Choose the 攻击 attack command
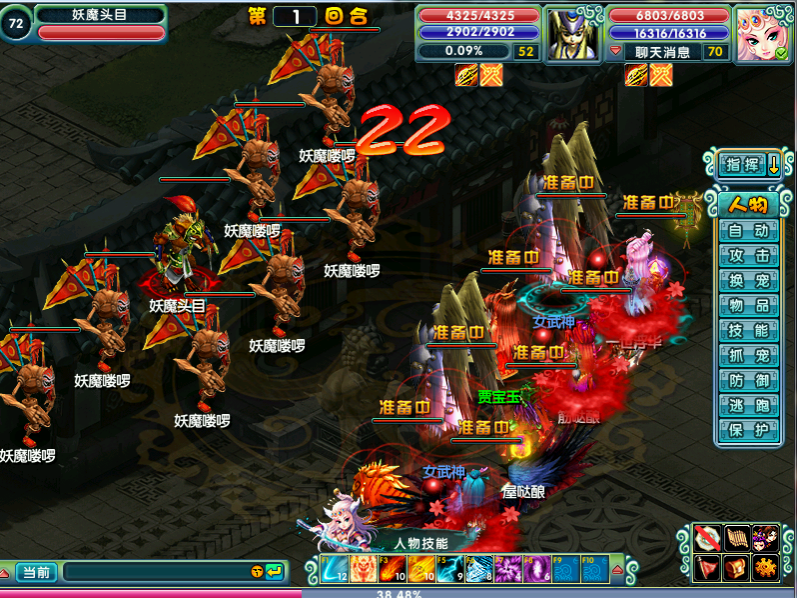Viewport: 797px width, 598px height. coord(748,256)
